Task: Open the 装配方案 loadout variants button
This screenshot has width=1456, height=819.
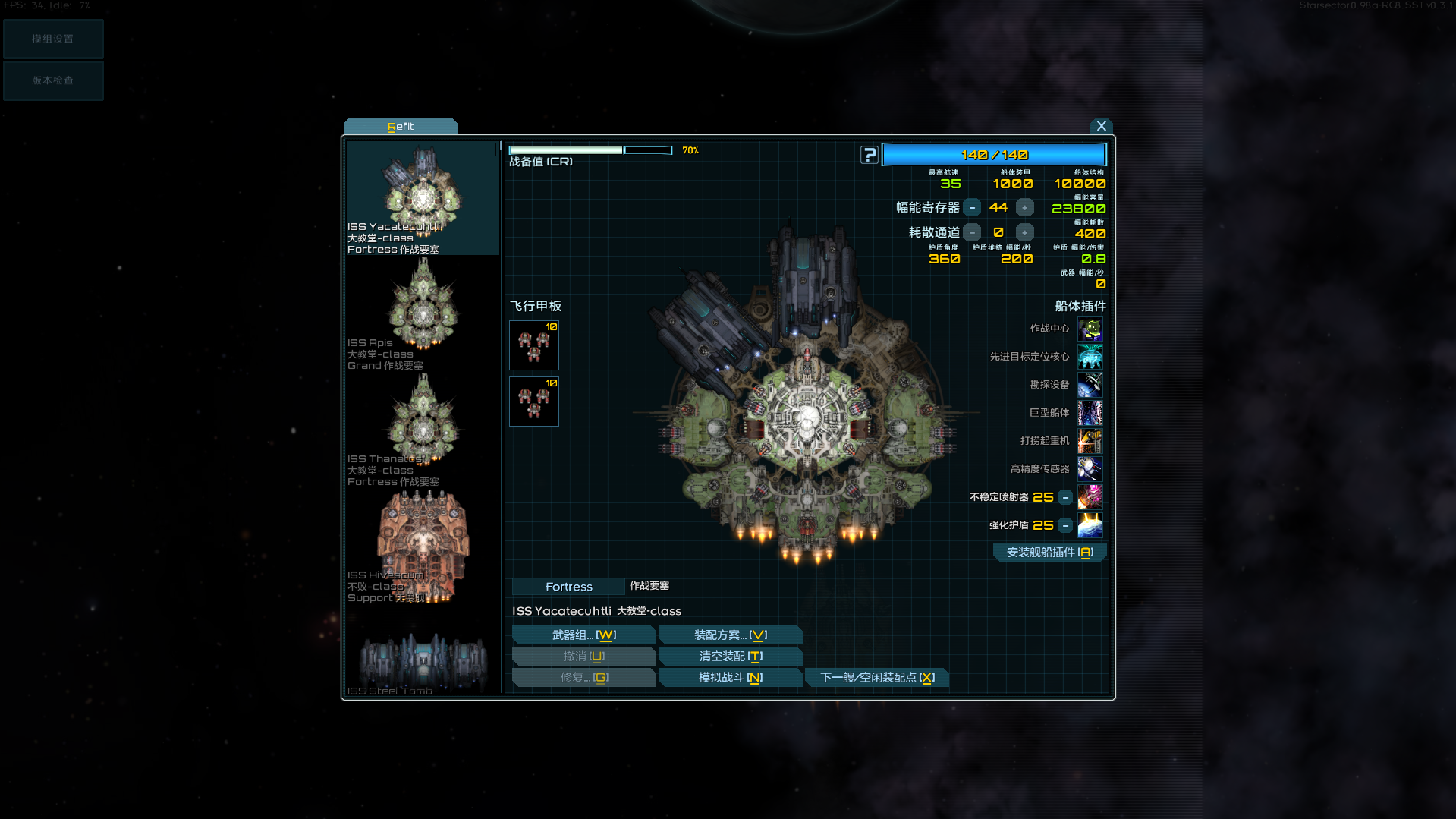Action: coord(730,635)
